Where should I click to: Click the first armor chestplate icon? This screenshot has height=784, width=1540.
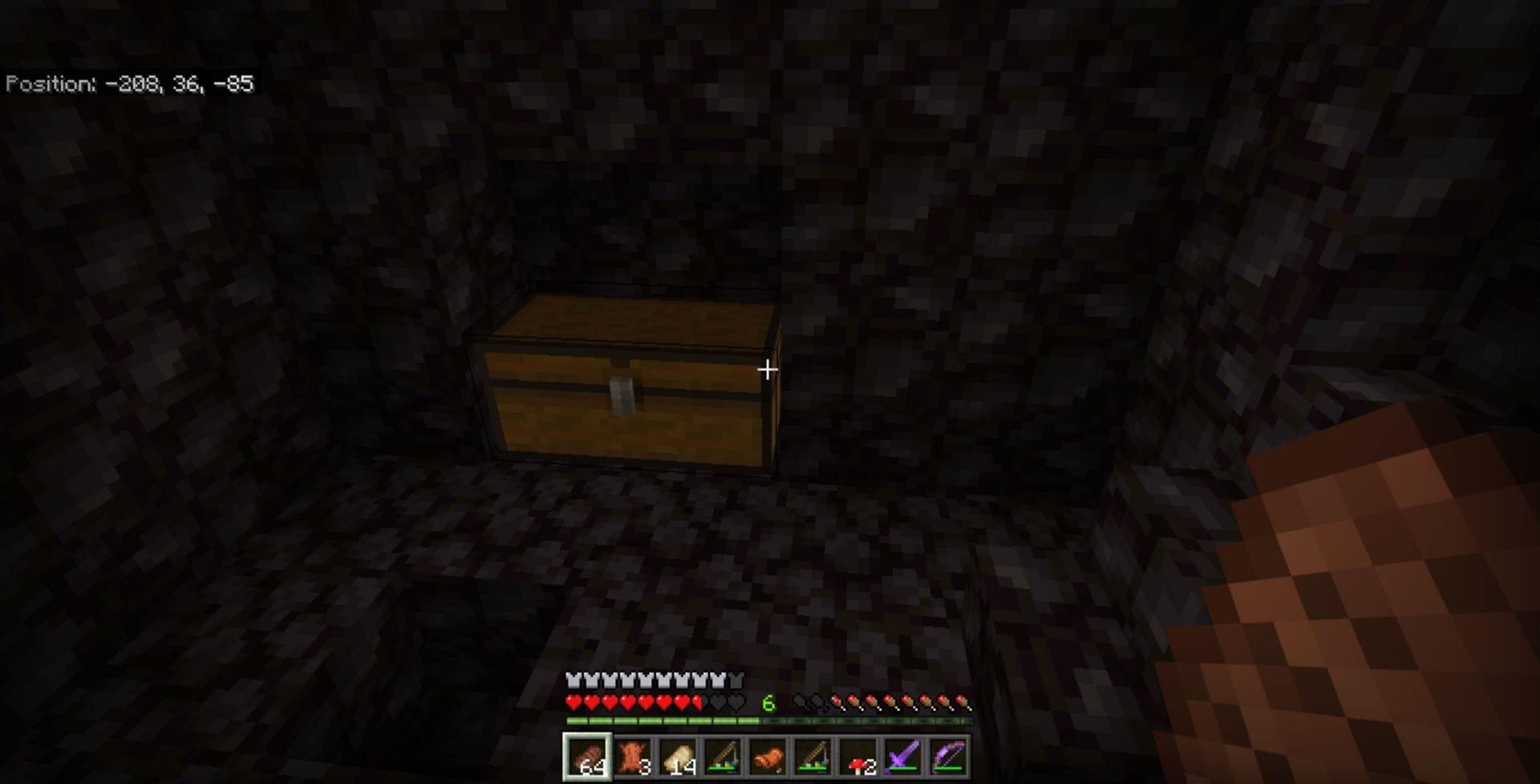[x=572, y=680]
